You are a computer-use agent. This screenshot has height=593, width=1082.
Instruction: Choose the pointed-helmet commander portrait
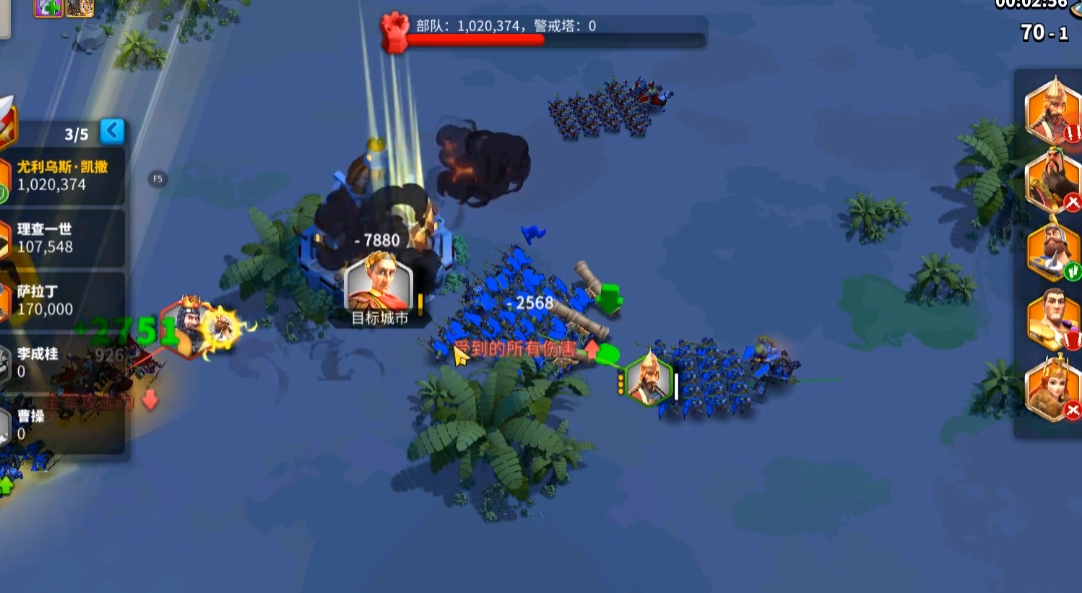point(1053,110)
